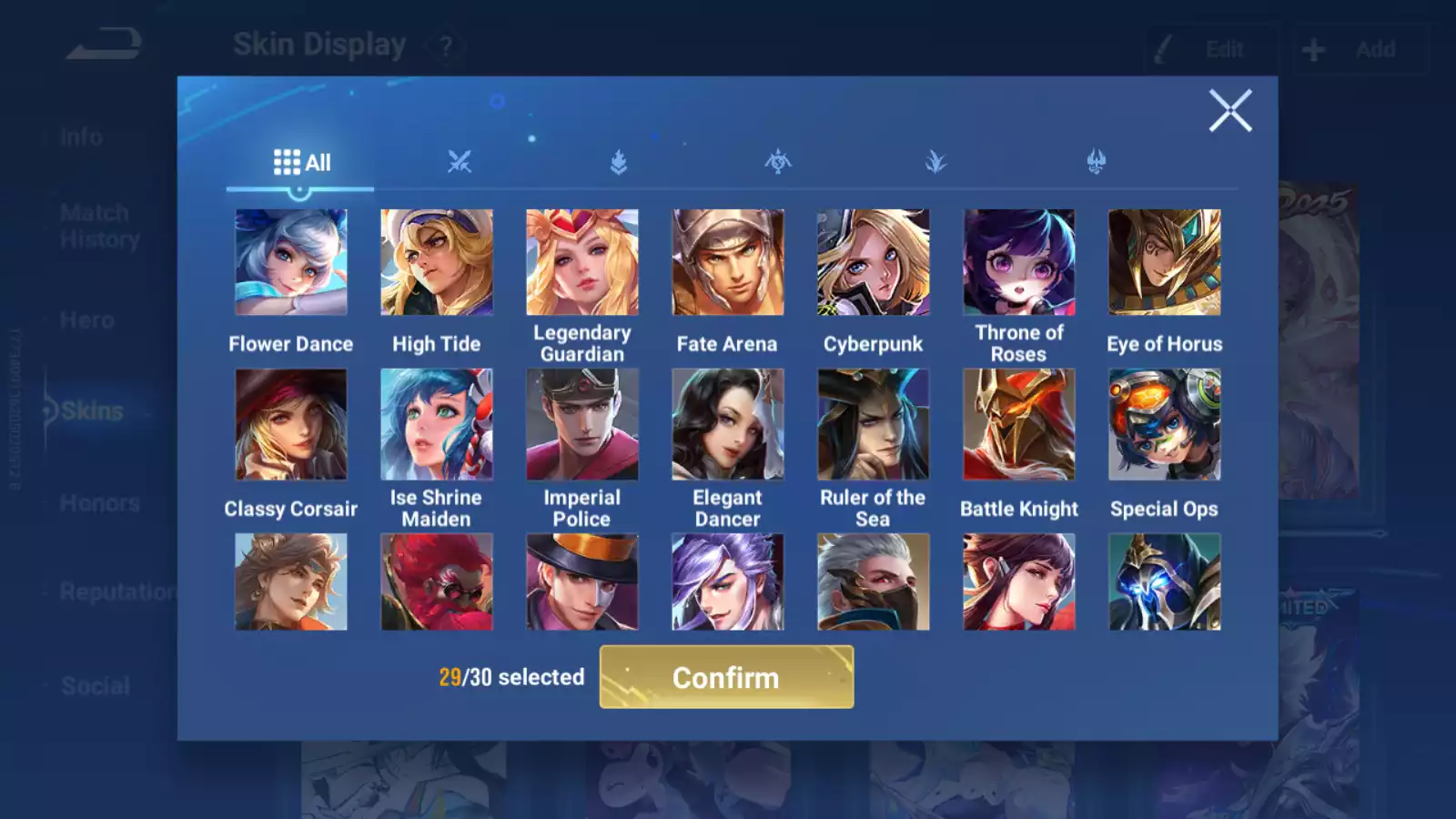Select the Classy Corsair skin
The height and width of the screenshot is (819, 1456).
pyautogui.click(x=291, y=424)
